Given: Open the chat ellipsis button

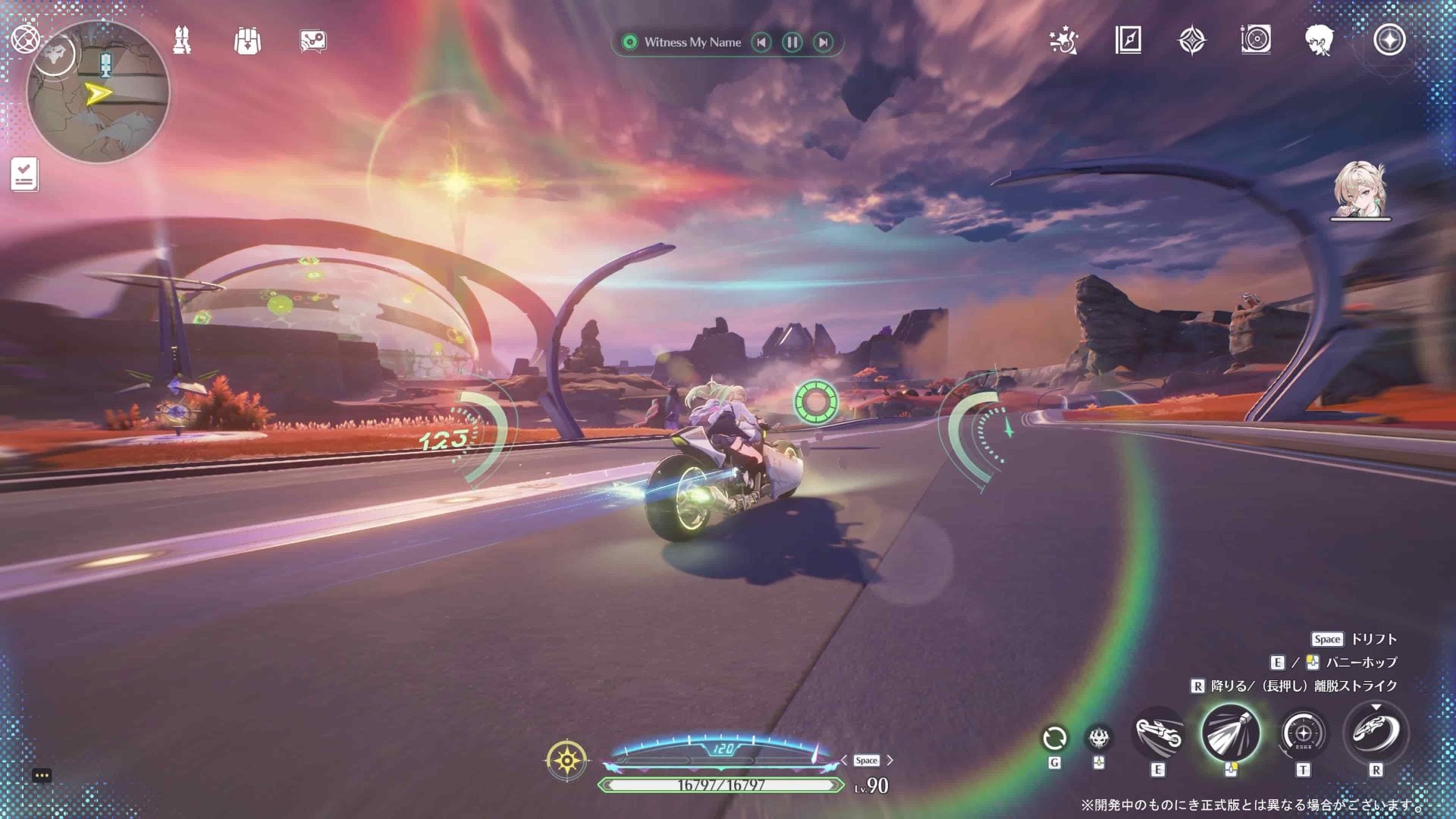Looking at the screenshot, I should point(42,775).
